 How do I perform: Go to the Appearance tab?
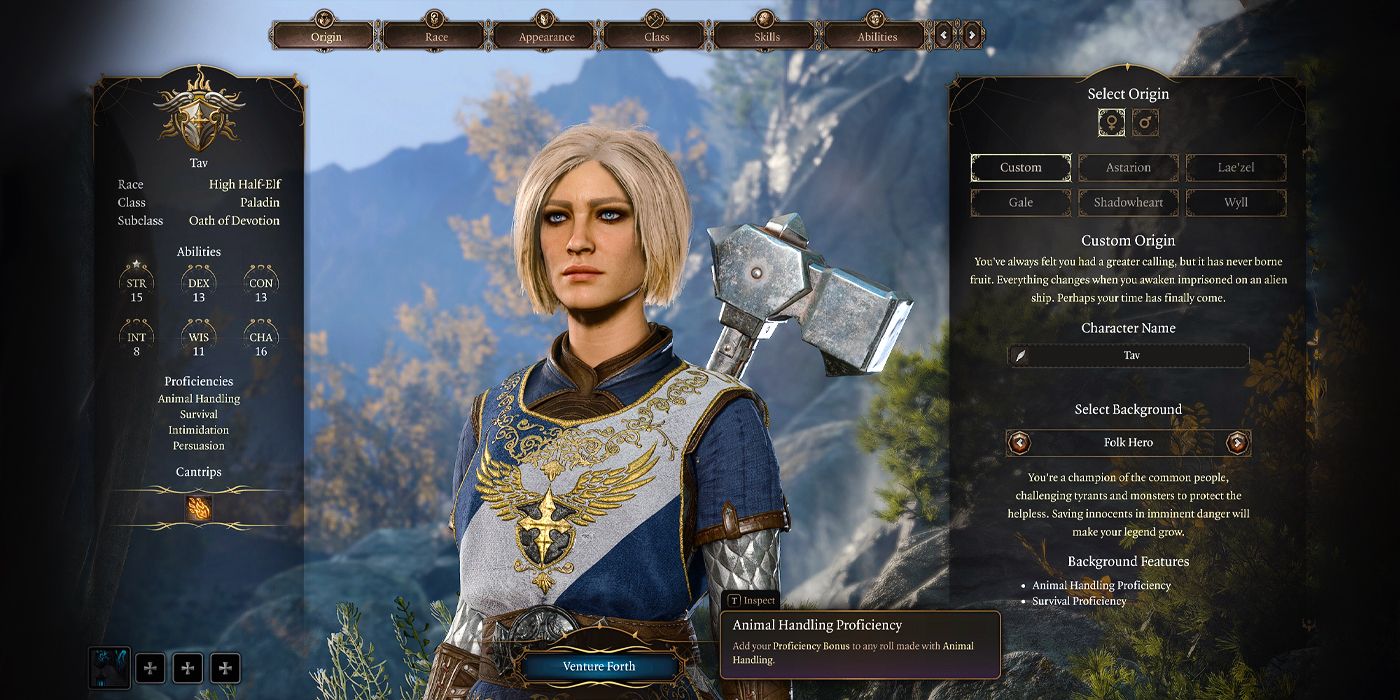546,36
